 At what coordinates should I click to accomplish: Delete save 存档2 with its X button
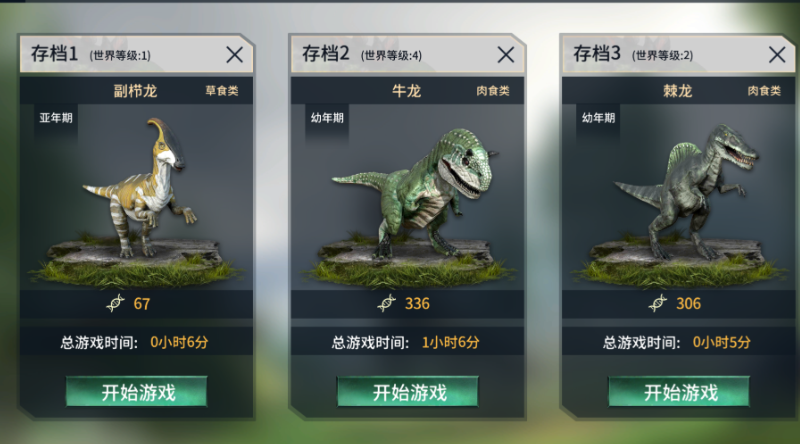[506, 55]
